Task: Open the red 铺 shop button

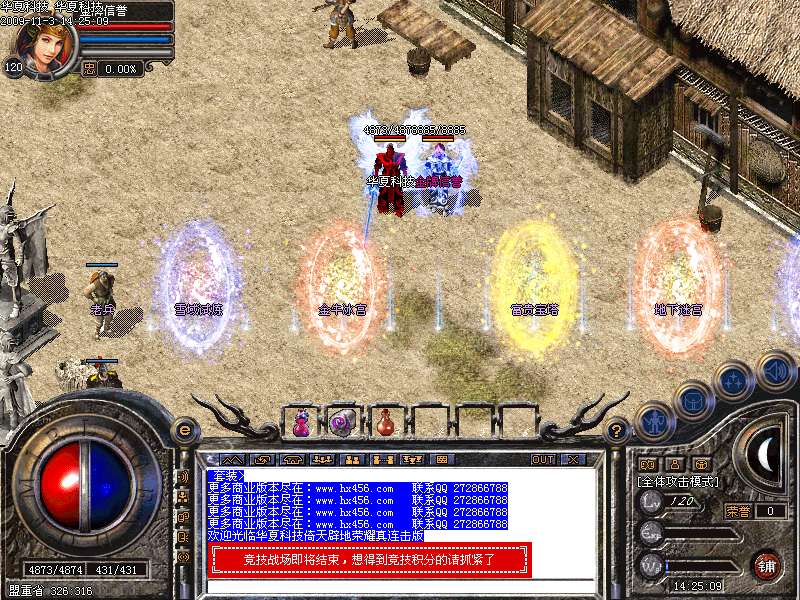Action: 766,564
